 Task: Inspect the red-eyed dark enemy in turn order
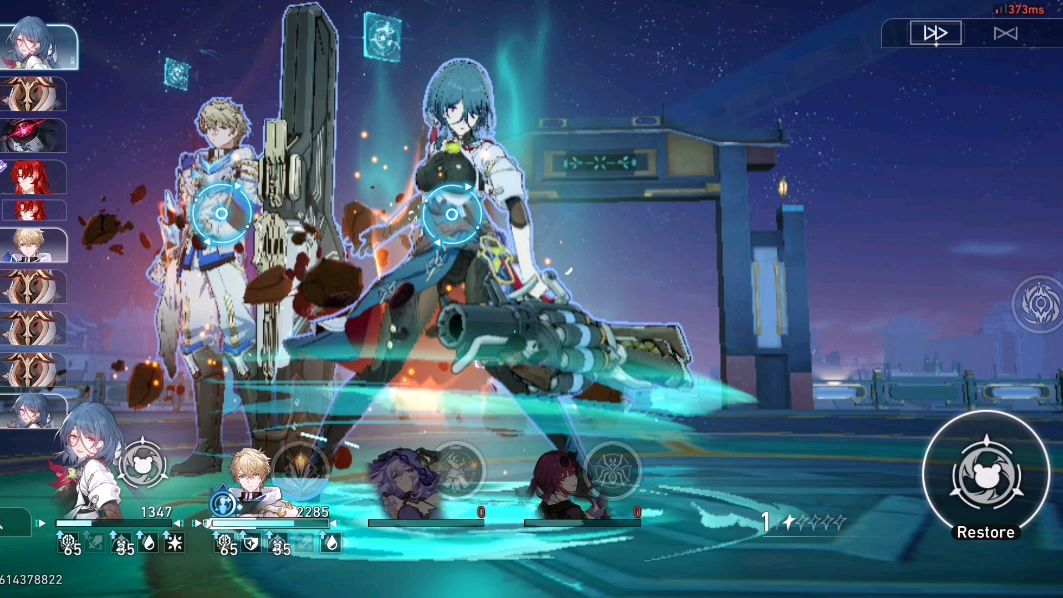(x=34, y=136)
